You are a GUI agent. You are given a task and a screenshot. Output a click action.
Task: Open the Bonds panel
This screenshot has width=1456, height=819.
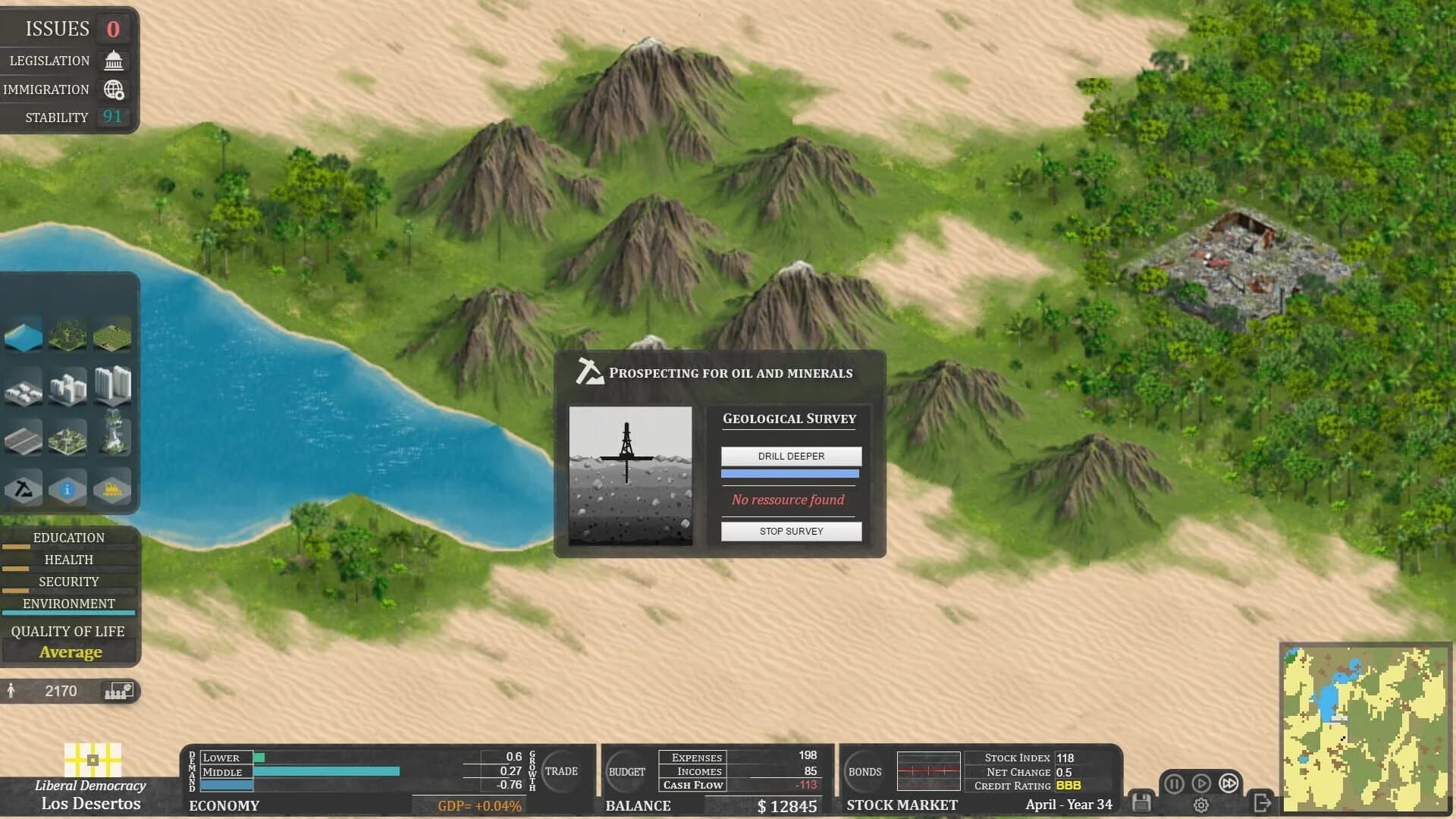[864, 771]
